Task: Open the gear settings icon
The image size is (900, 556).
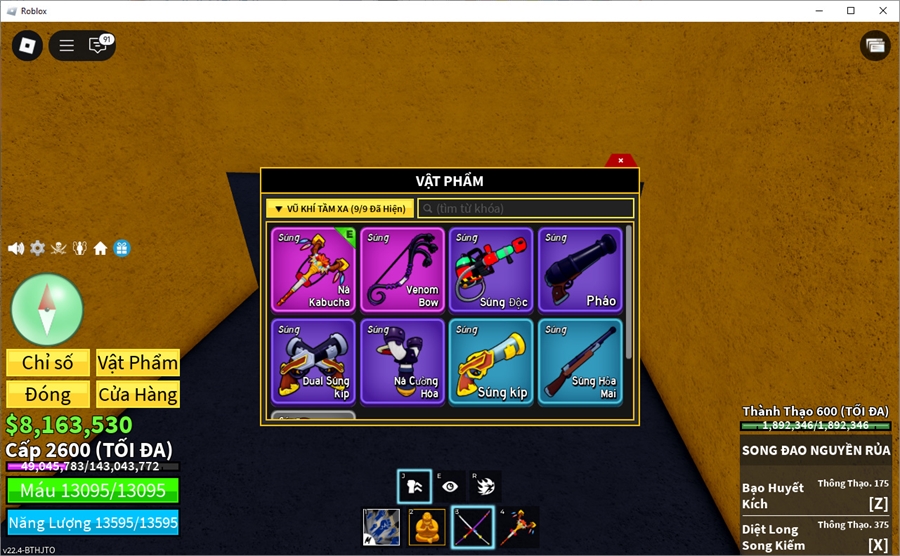Action: pyautogui.click(x=37, y=248)
